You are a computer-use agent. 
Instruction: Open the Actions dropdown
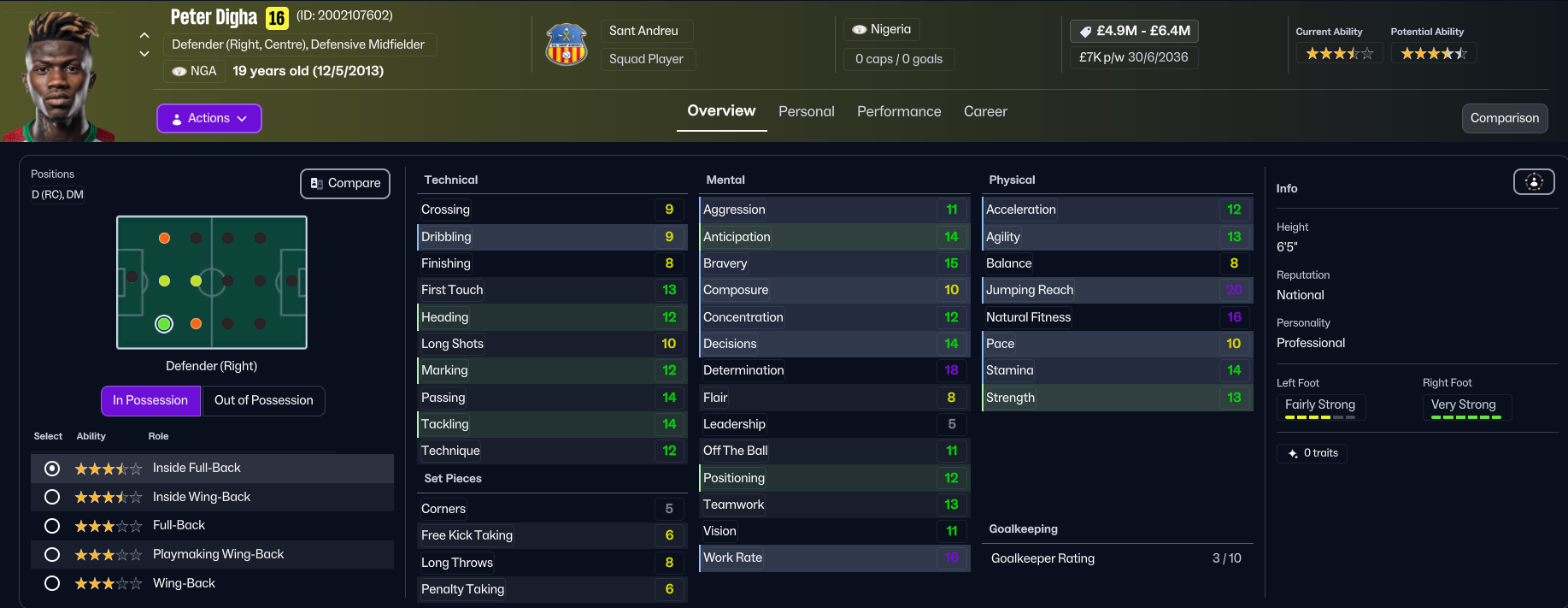208,118
